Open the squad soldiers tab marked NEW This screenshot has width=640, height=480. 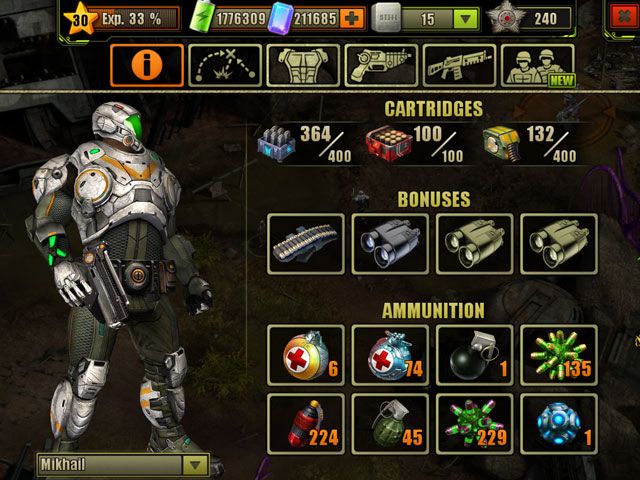point(537,65)
